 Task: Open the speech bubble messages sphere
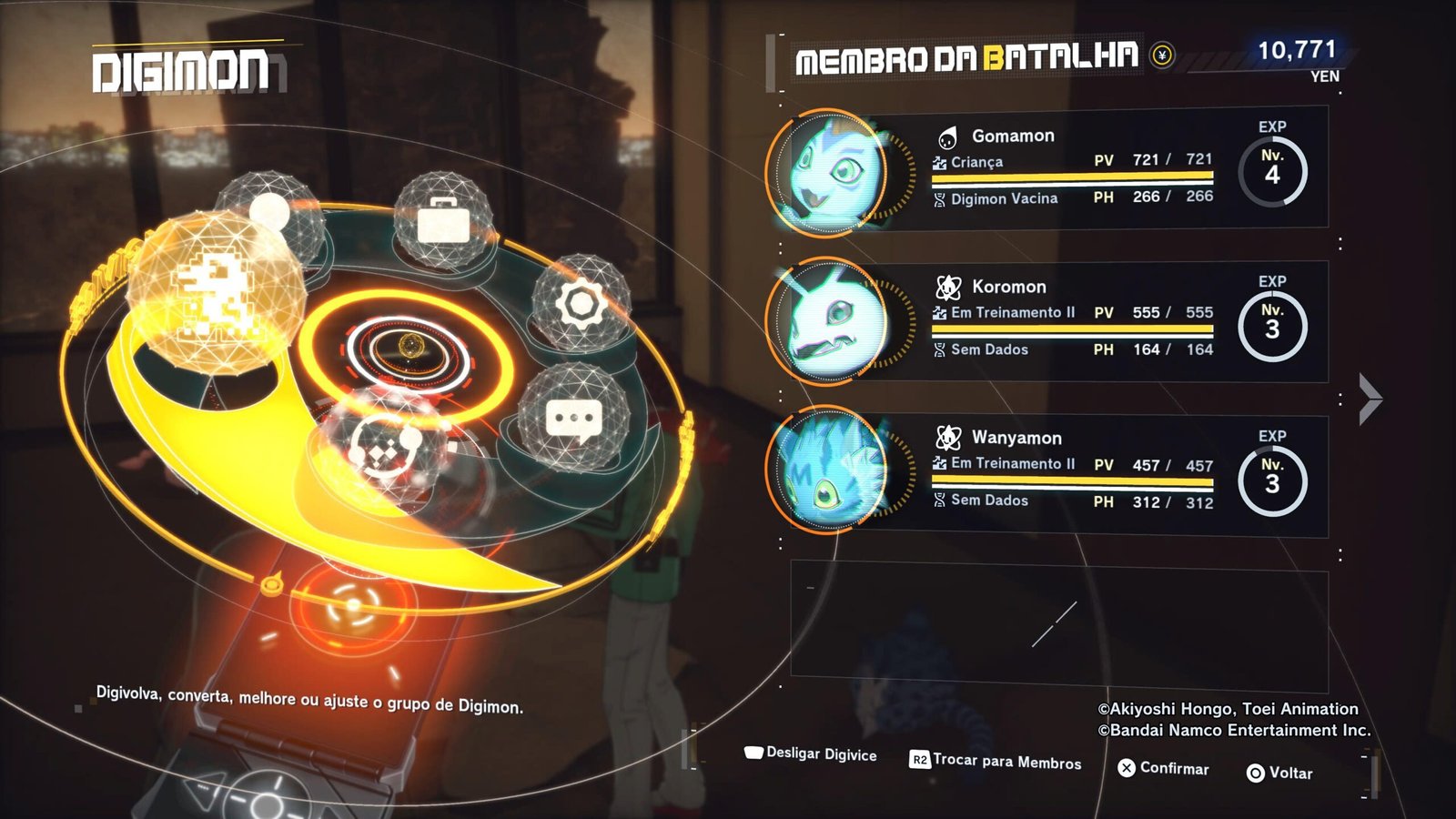click(x=573, y=420)
